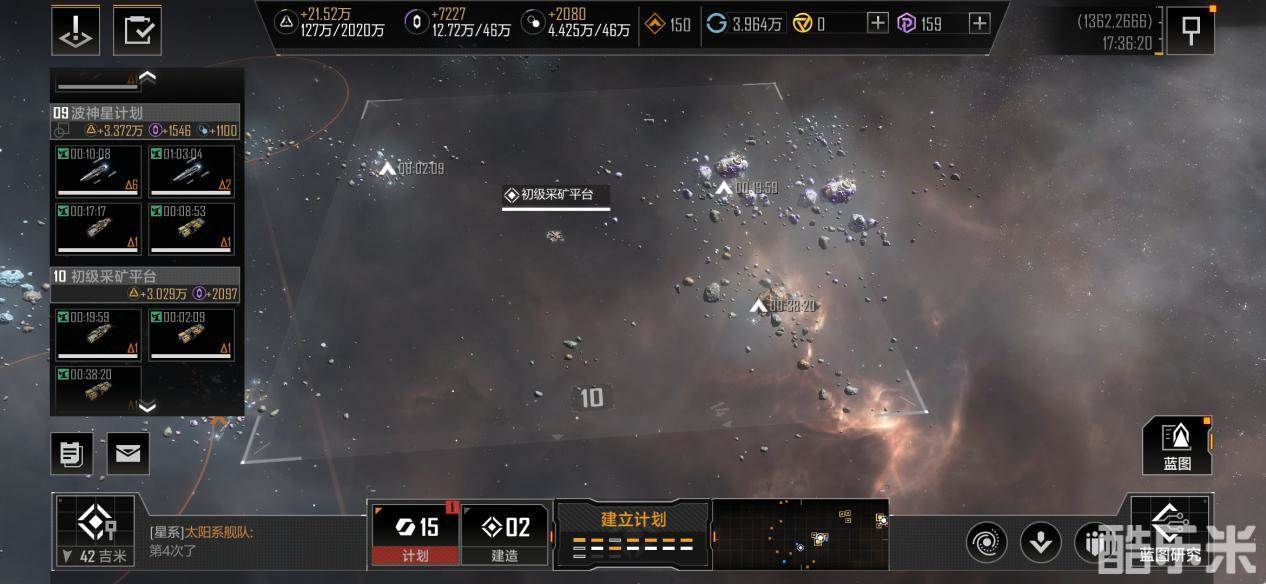Collapse plan list with the up chevron
Screen dimensions: 1266x584
[147, 76]
